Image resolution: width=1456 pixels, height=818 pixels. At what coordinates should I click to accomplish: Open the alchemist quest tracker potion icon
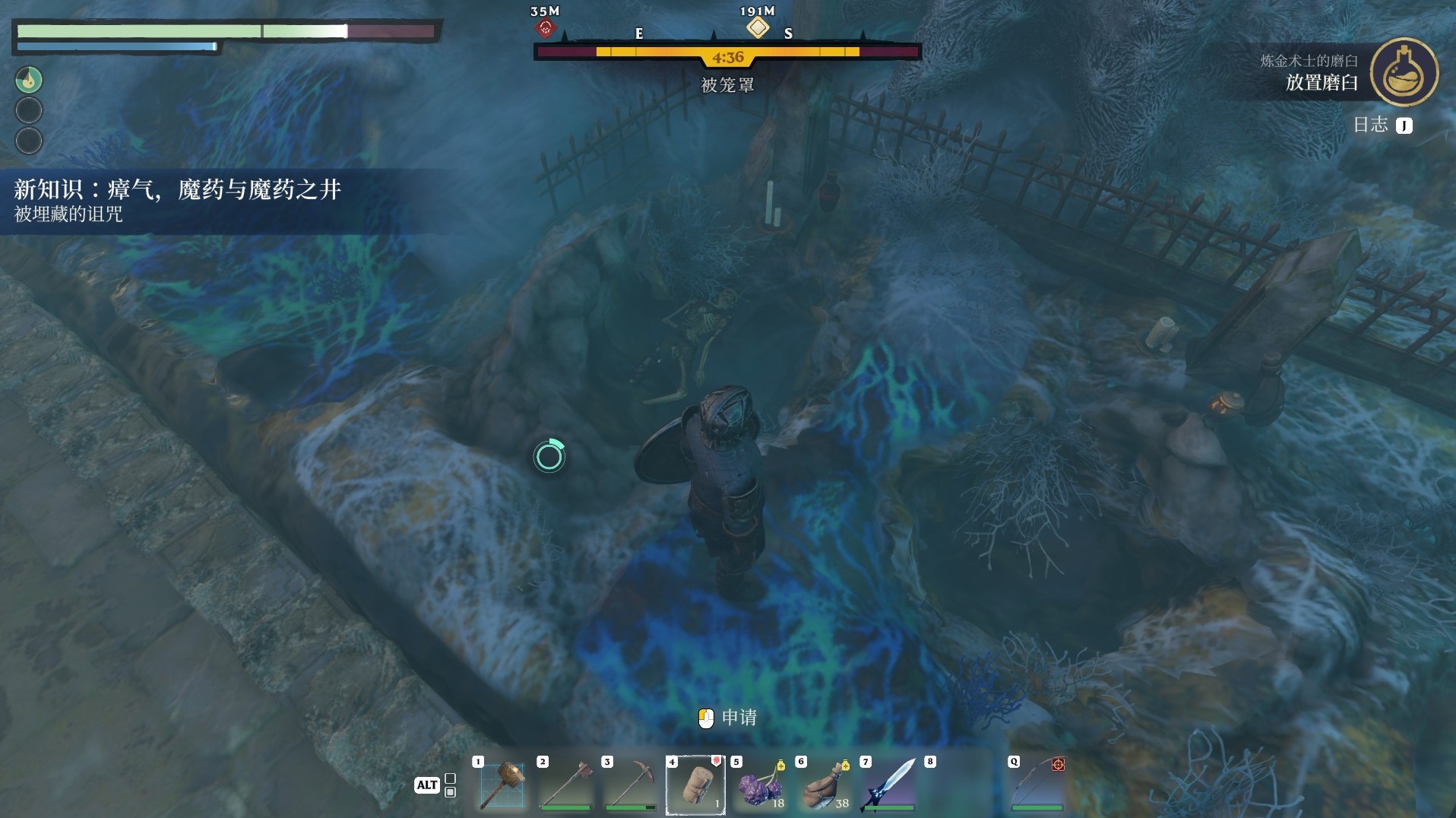pos(1404,72)
